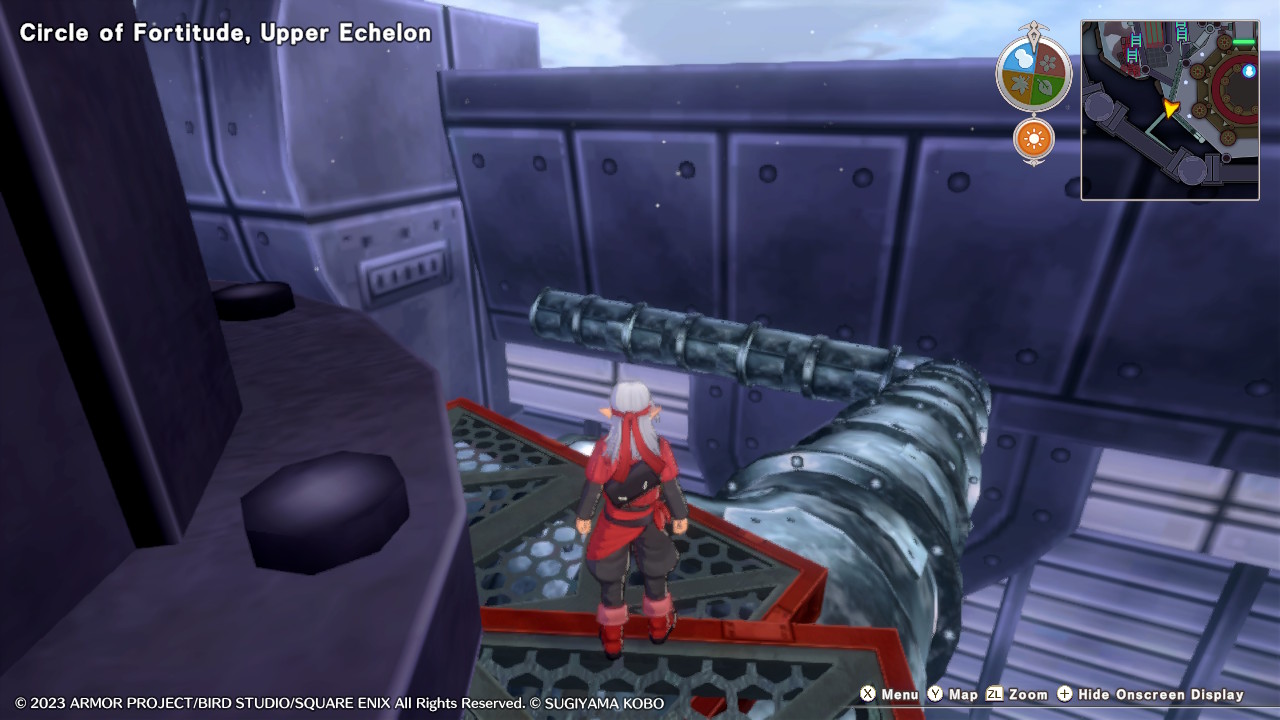Screen dimensions: 1280x720
Task: Click the X button glyph beside Menu
Action: point(868,694)
